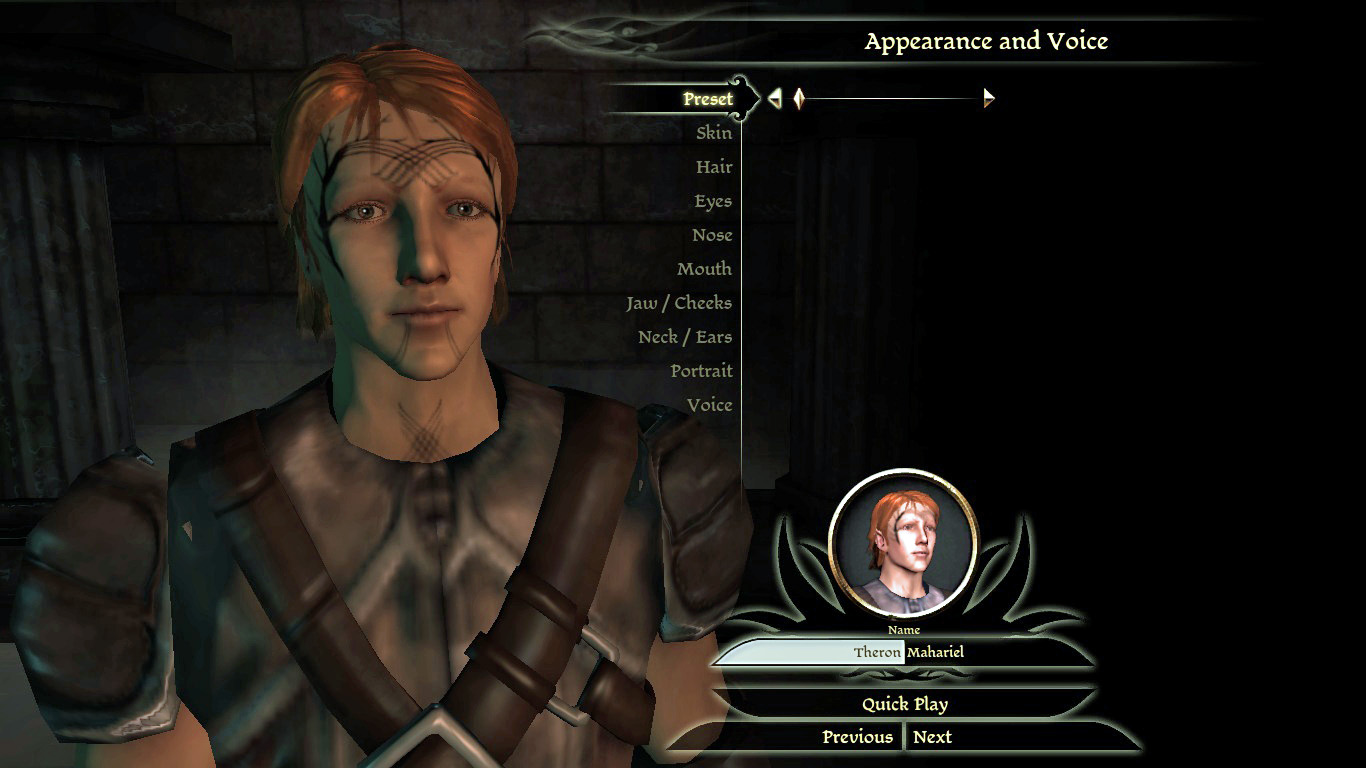Choose the Hair customization category
Screen dimensions: 1366x768
(x=713, y=167)
